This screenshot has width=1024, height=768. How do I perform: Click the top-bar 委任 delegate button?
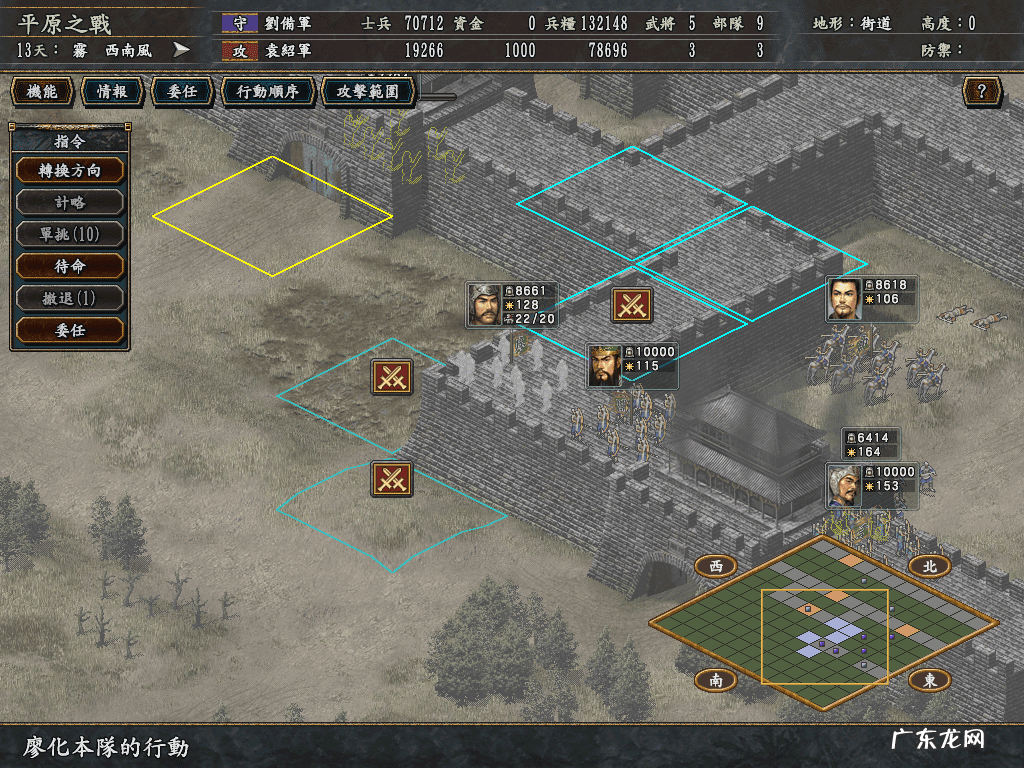pos(182,92)
